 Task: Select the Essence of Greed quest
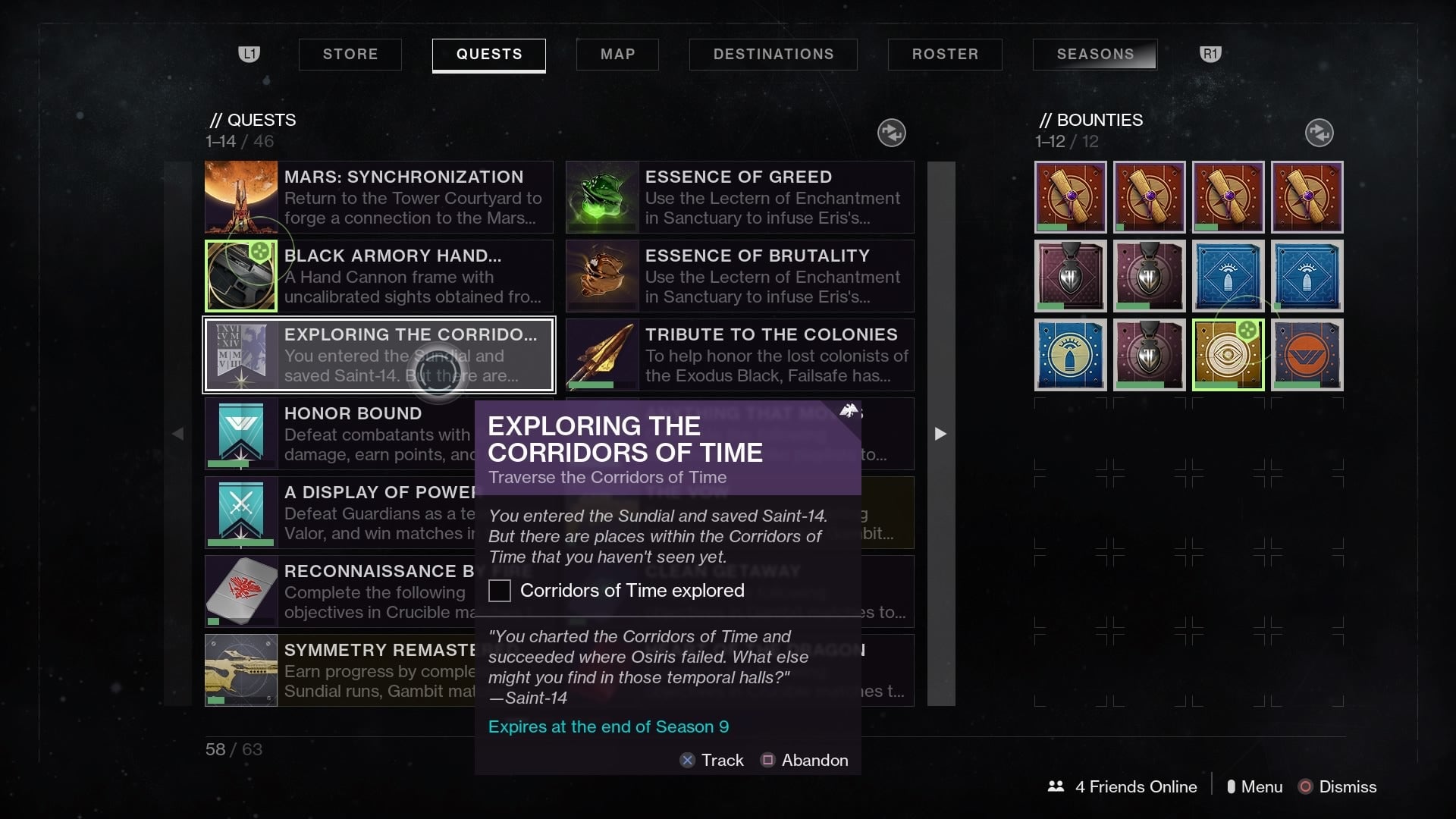(739, 197)
